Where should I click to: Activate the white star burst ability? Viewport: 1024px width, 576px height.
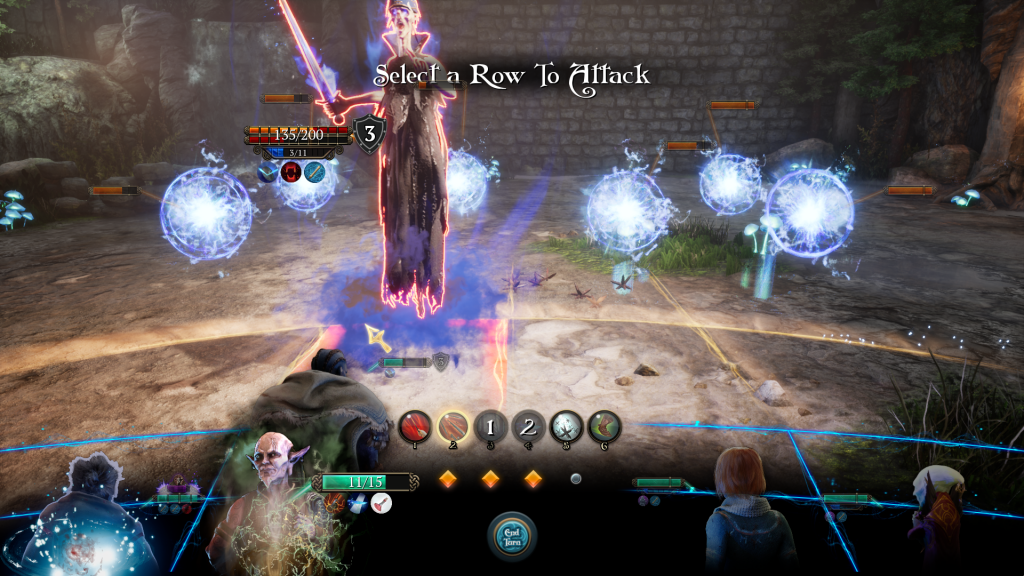pyautogui.click(x=567, y=428)
